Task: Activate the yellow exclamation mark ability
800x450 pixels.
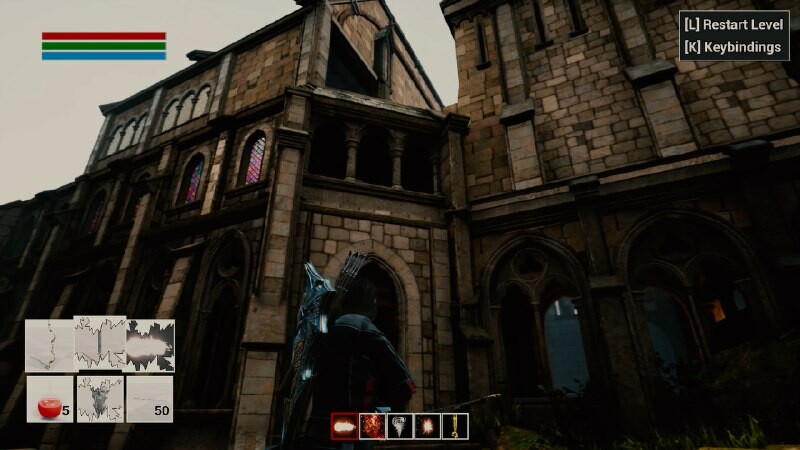Action: click(456, 426)
